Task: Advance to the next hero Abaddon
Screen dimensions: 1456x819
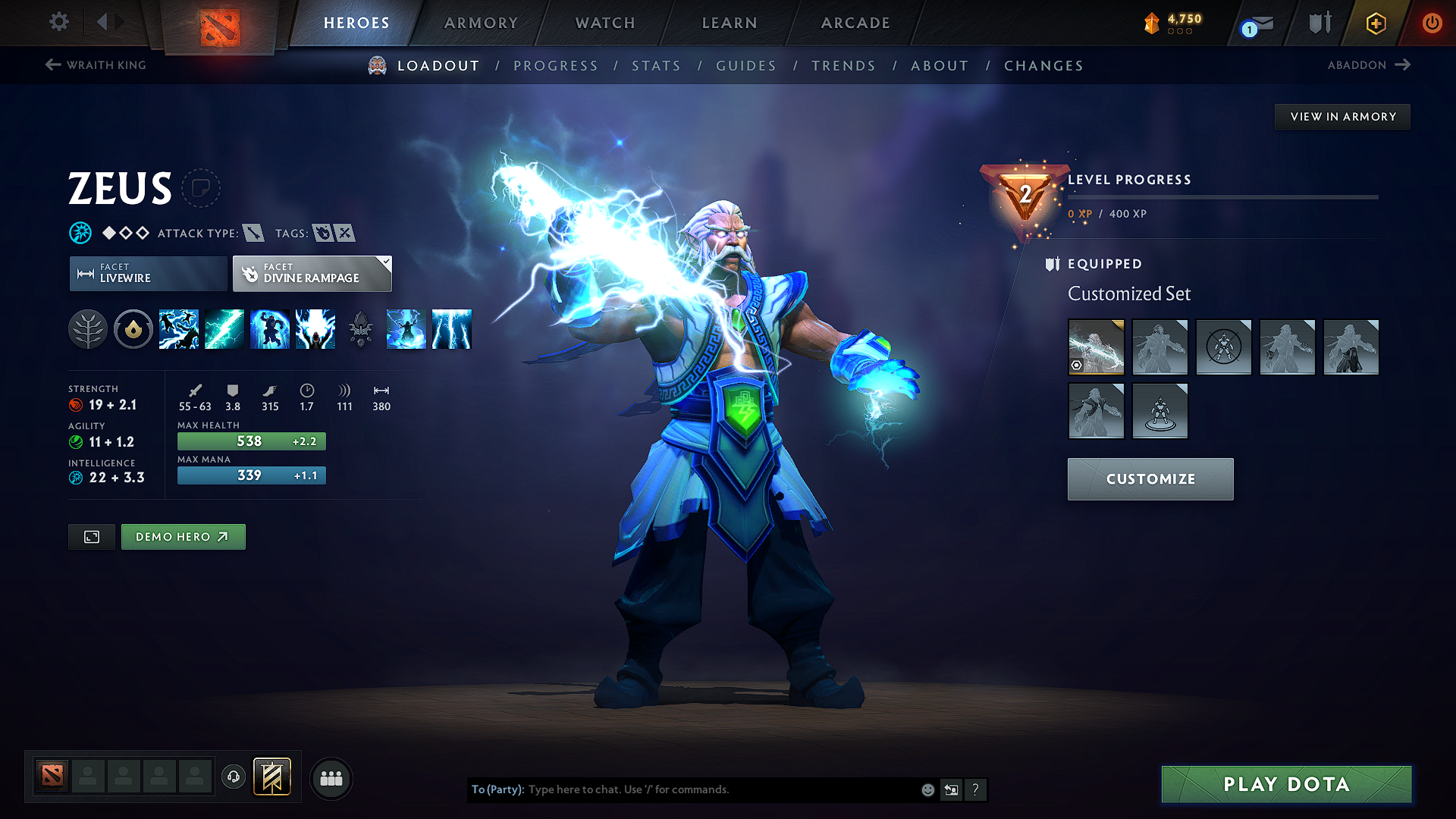Action: (1370, 65)
